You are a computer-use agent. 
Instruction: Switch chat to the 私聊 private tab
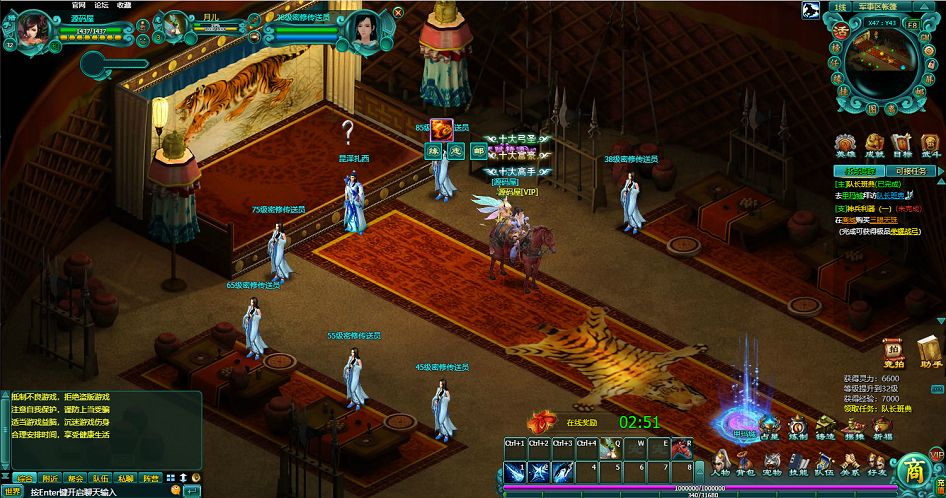pos(124,478)
